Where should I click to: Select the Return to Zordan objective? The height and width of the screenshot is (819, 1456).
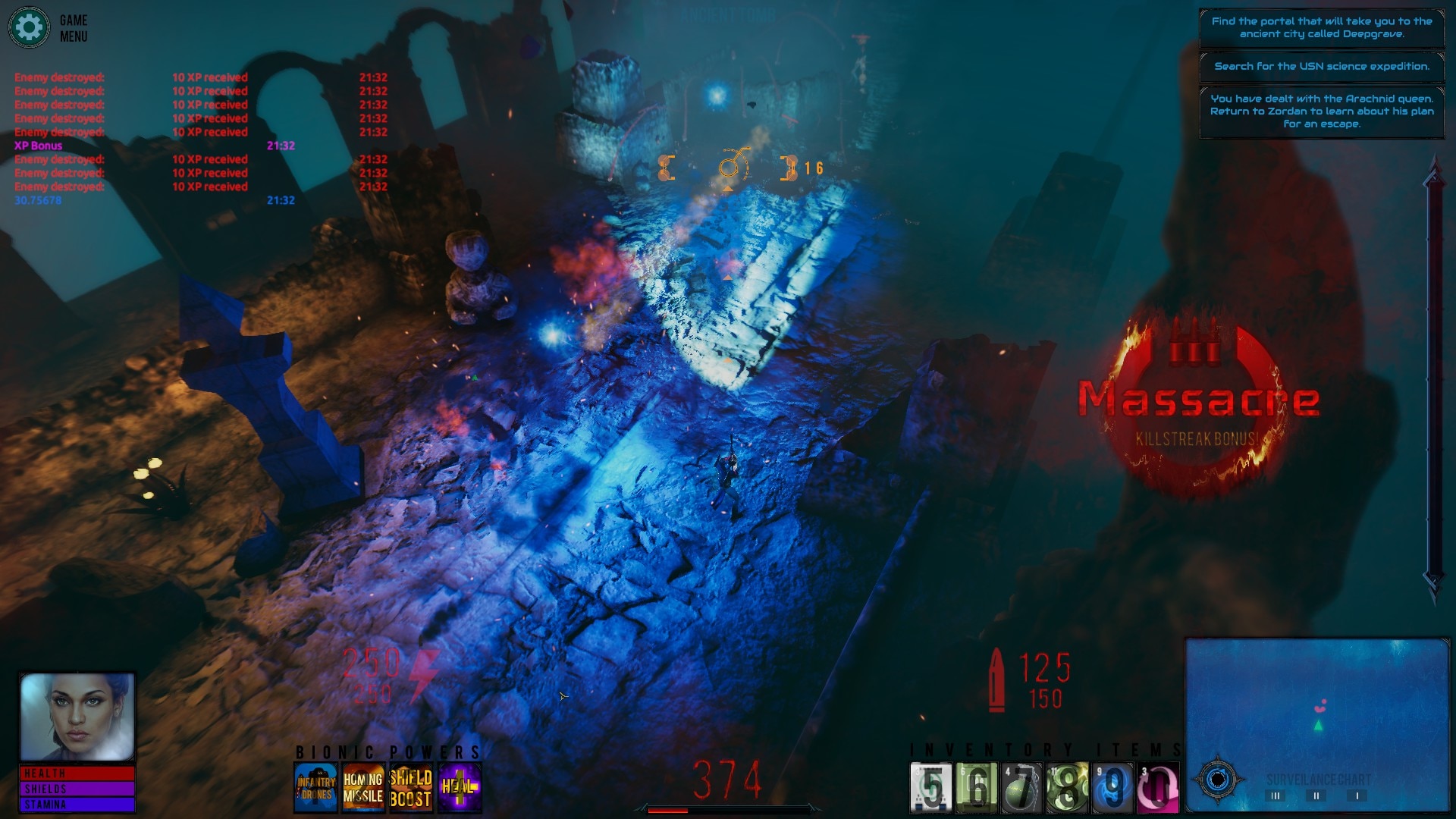[x=1322, y=111]
